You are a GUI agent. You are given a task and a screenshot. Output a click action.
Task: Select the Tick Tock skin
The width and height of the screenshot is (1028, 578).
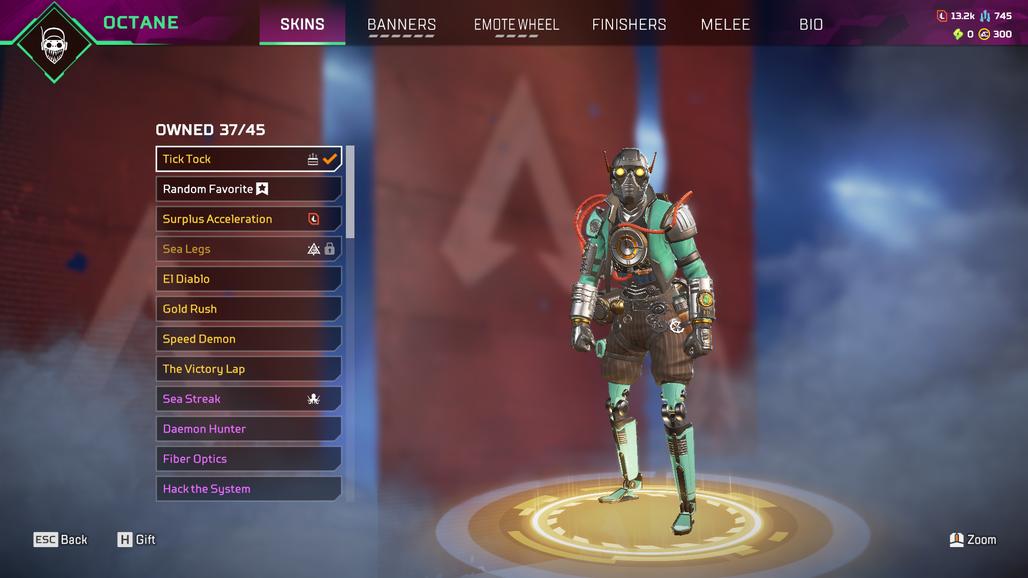coord(248,159)
